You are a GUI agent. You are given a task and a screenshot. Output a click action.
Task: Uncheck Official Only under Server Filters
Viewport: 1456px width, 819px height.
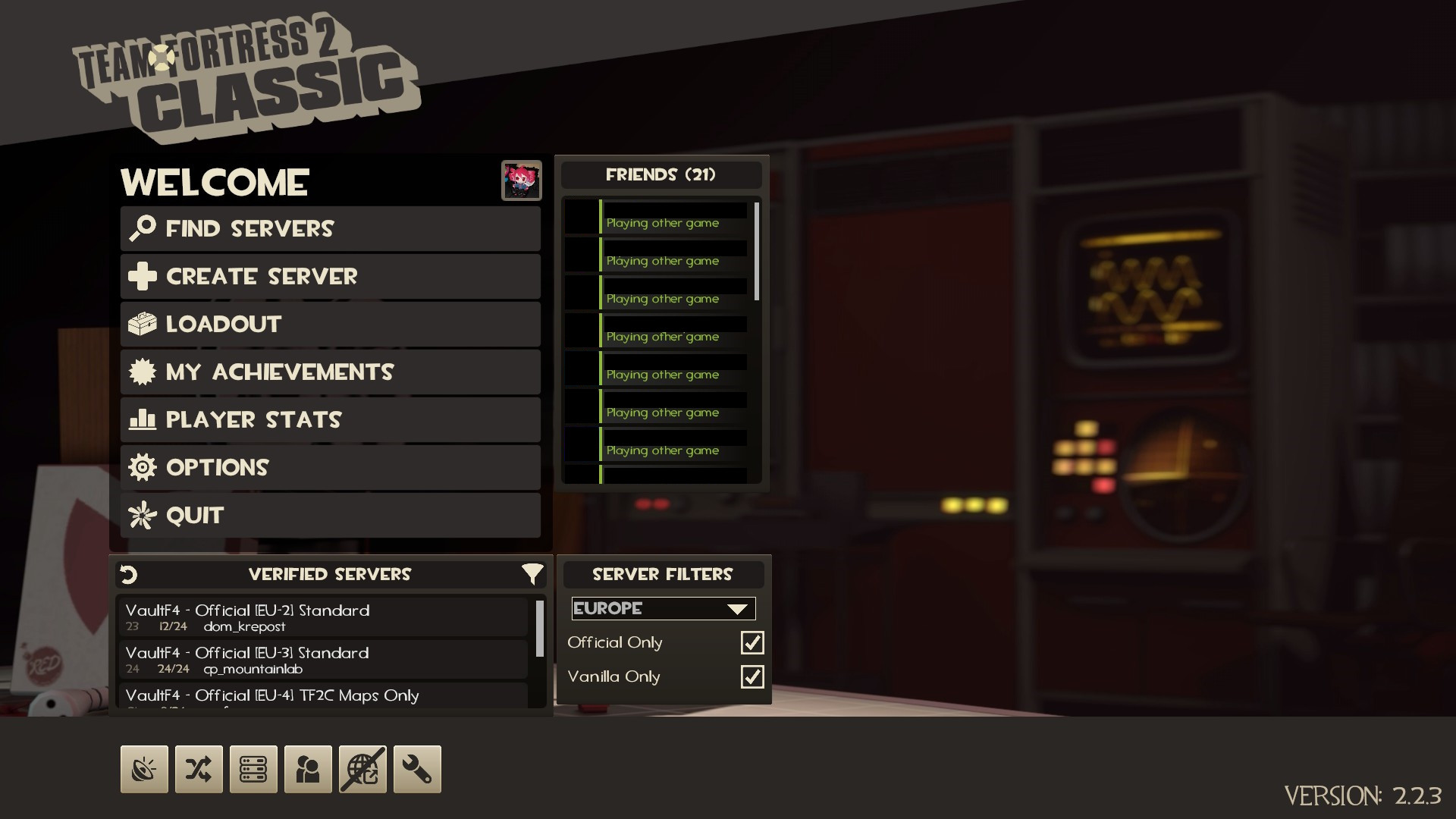[x=752, y=642]
